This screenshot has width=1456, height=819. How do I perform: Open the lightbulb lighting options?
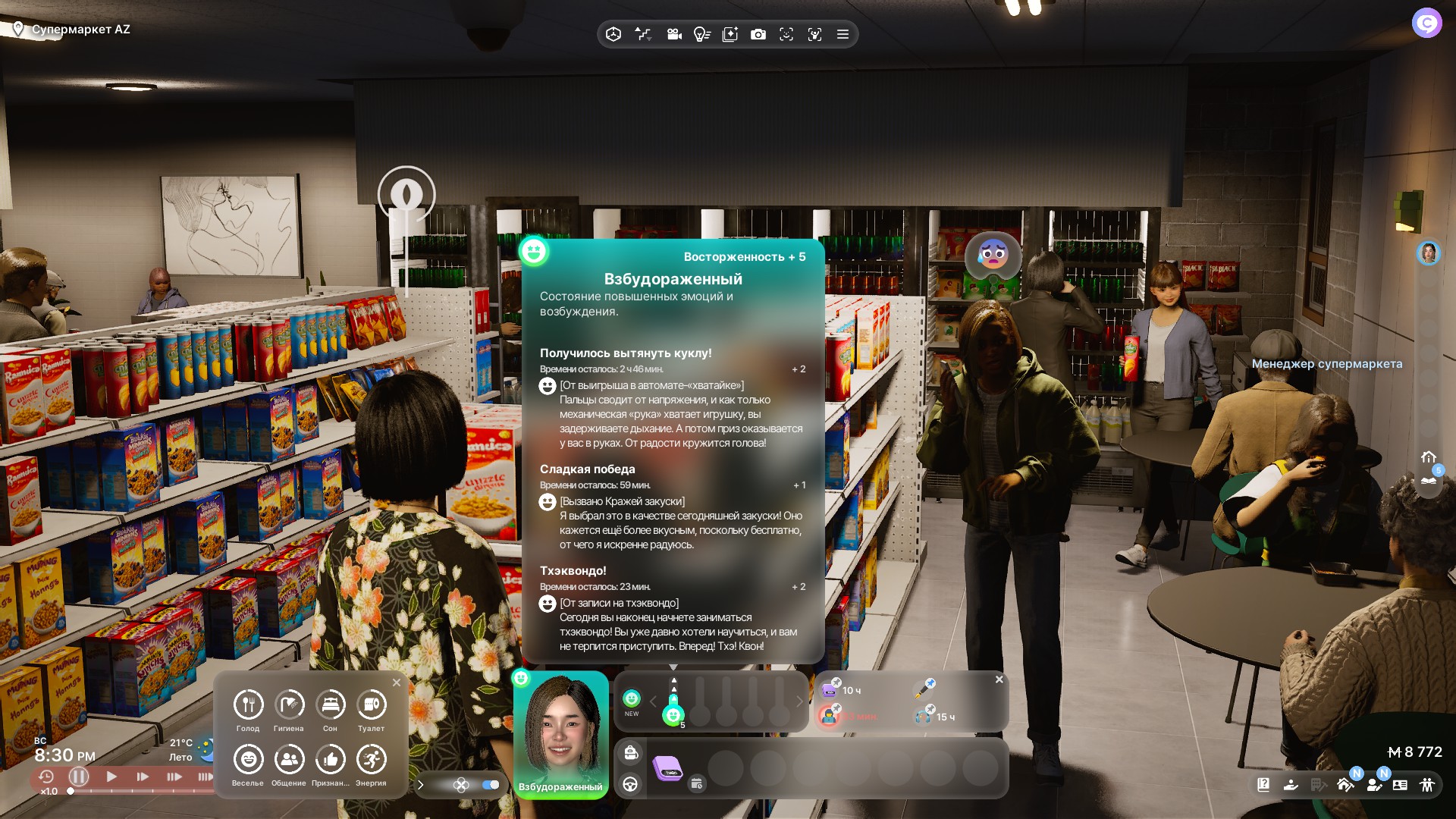click(701, 34)
